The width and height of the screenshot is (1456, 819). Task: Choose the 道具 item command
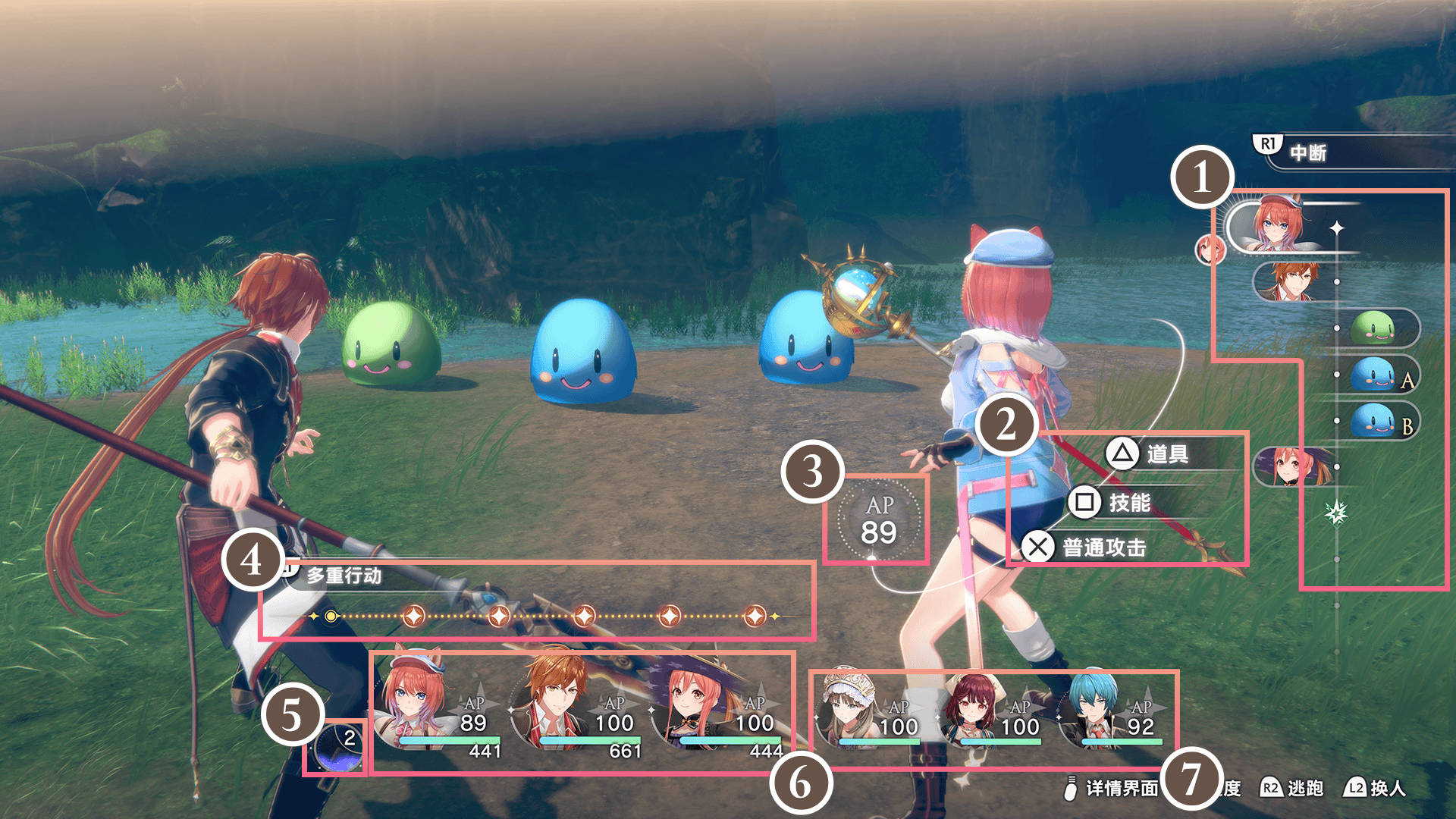1166,454
